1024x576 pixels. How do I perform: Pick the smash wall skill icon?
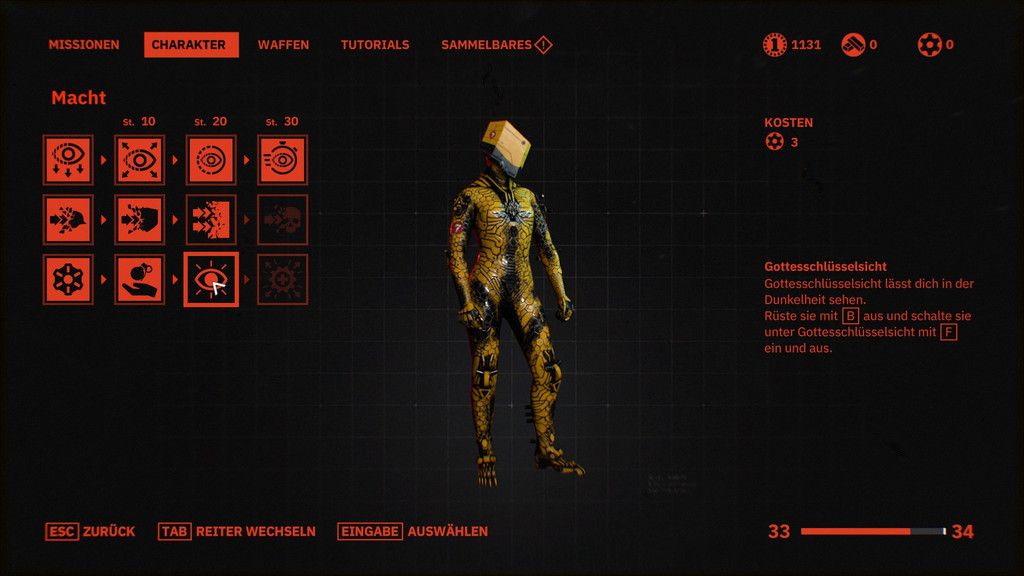(211, 220)
